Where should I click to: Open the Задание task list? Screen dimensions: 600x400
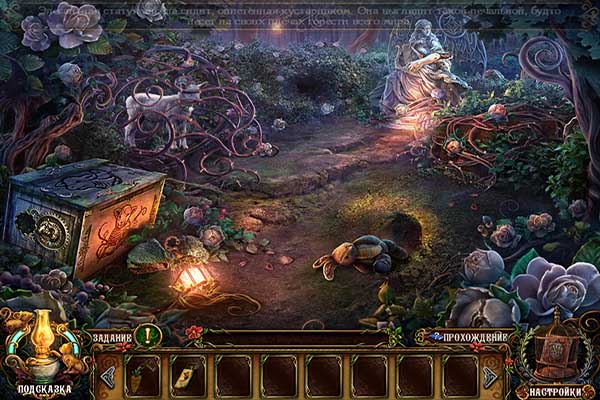[x=112, y=338]
